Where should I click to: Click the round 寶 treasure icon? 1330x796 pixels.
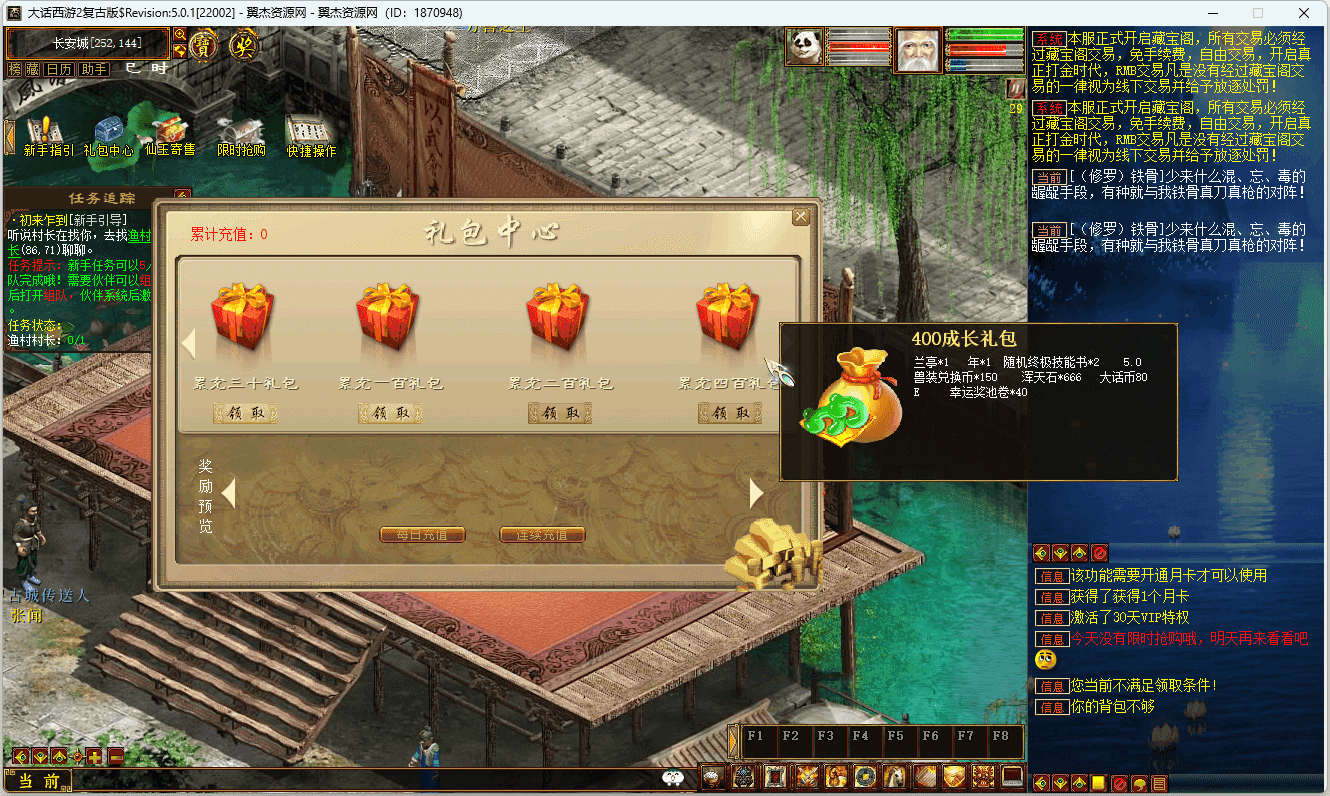pos(203,44)
